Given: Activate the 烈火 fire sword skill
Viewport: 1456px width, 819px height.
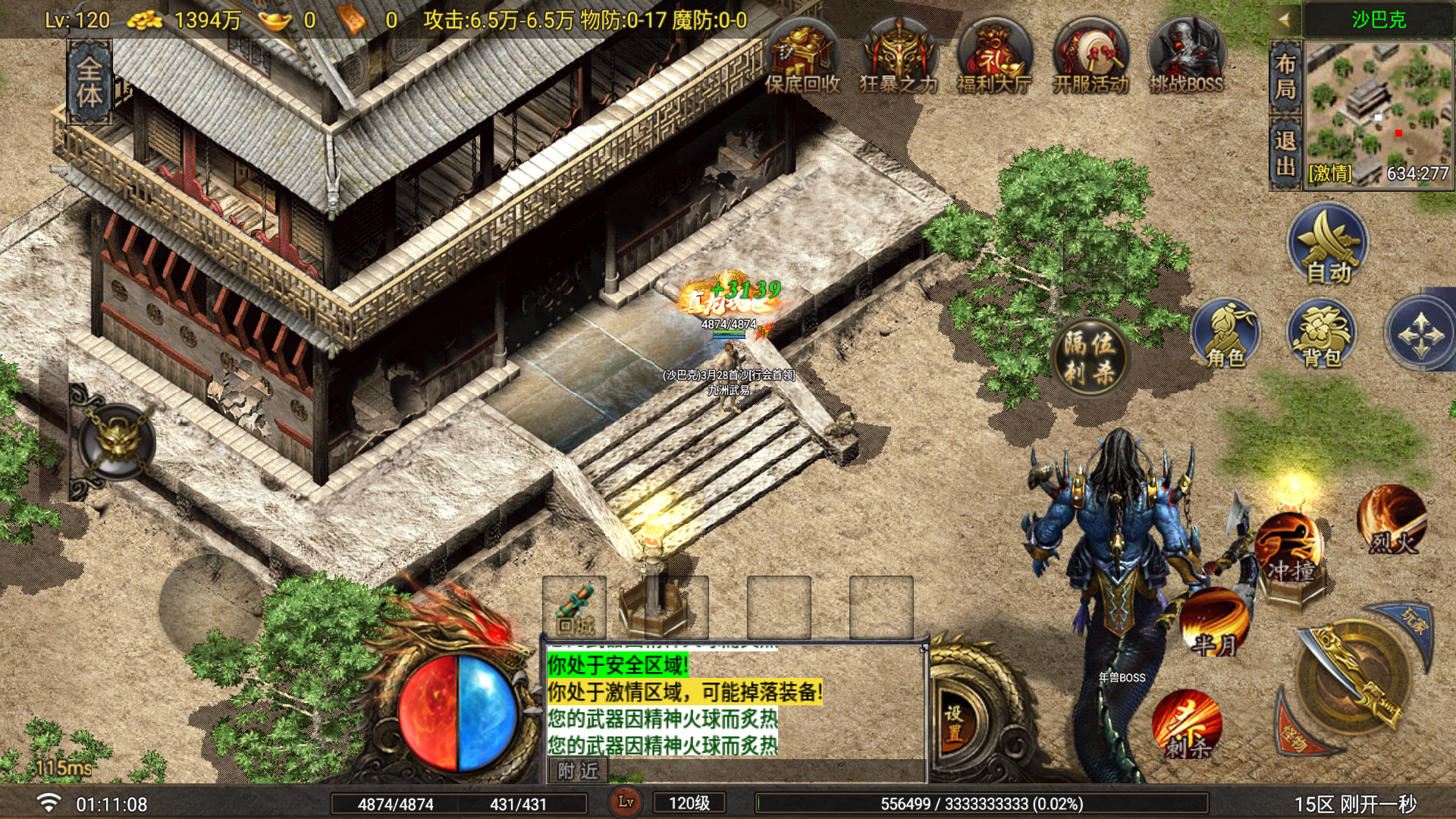Looking at the screenshot, I should coord(1392,521).
